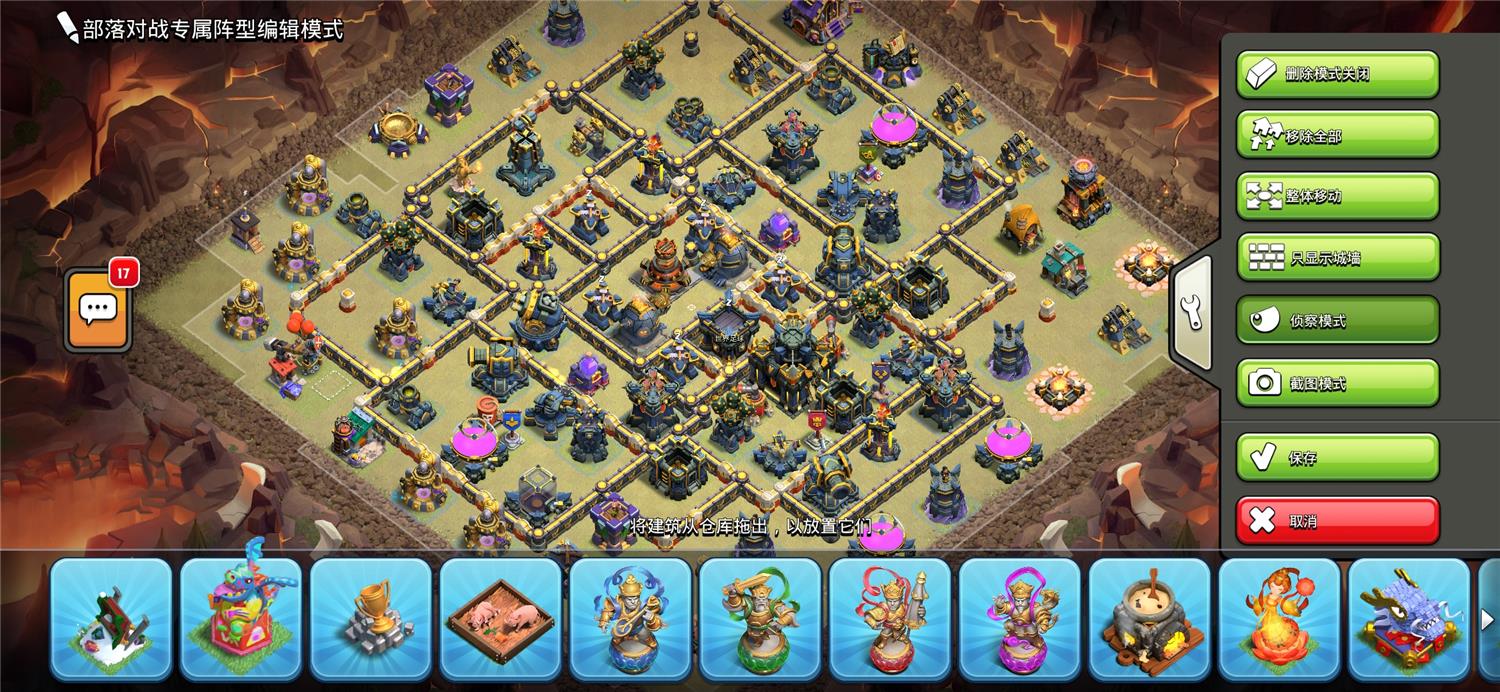The height and width of the screenshot is (692, 1500).
Task: Cancel editing with the red 取消 button
Action: tap(1337, 521)
